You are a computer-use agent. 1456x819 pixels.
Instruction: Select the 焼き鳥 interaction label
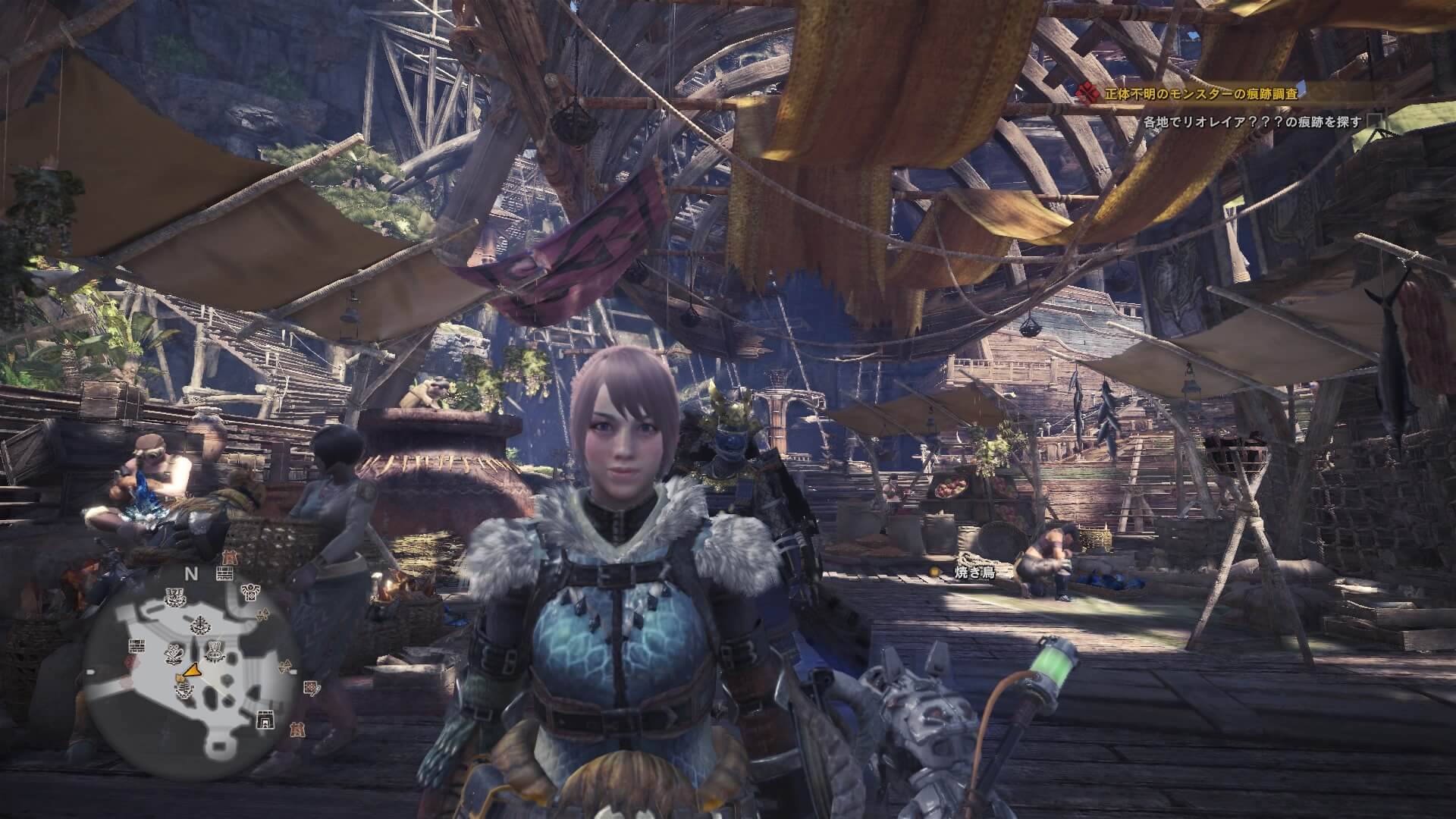coord(974,573)
